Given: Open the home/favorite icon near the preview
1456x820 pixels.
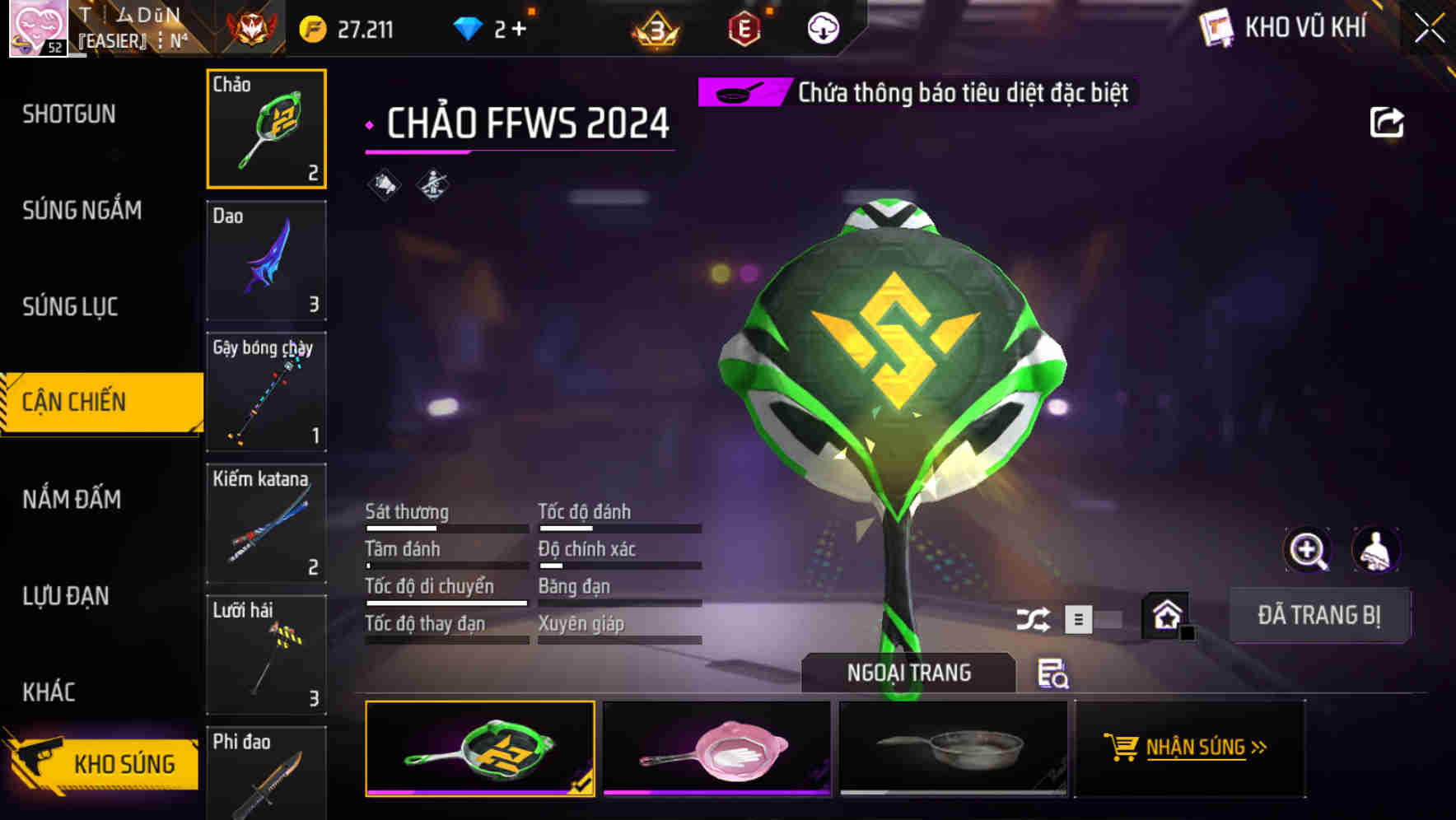Looking at the screenshot, I should click(1166, 613).
